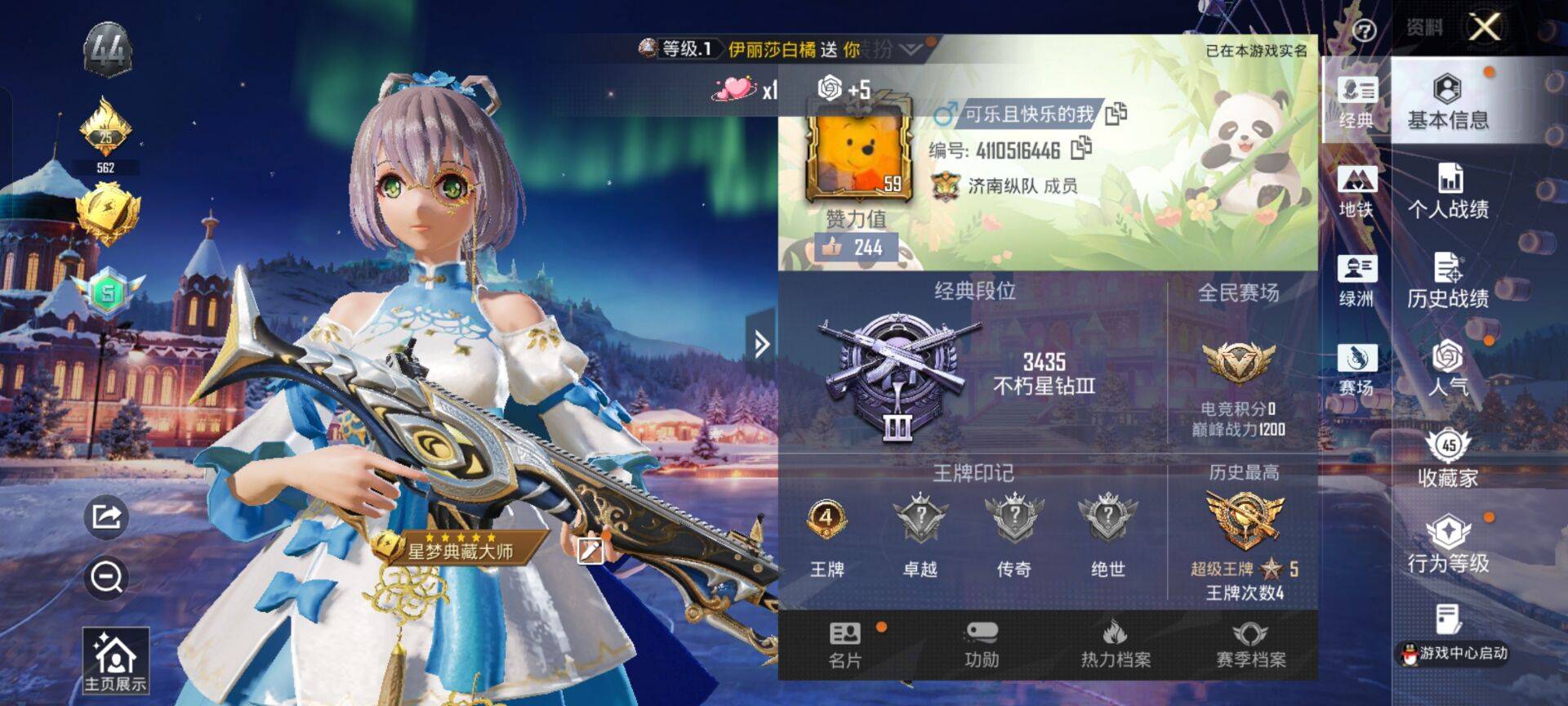
Task: Open the 收藏家 collector page
Action: coord(1447,458)
